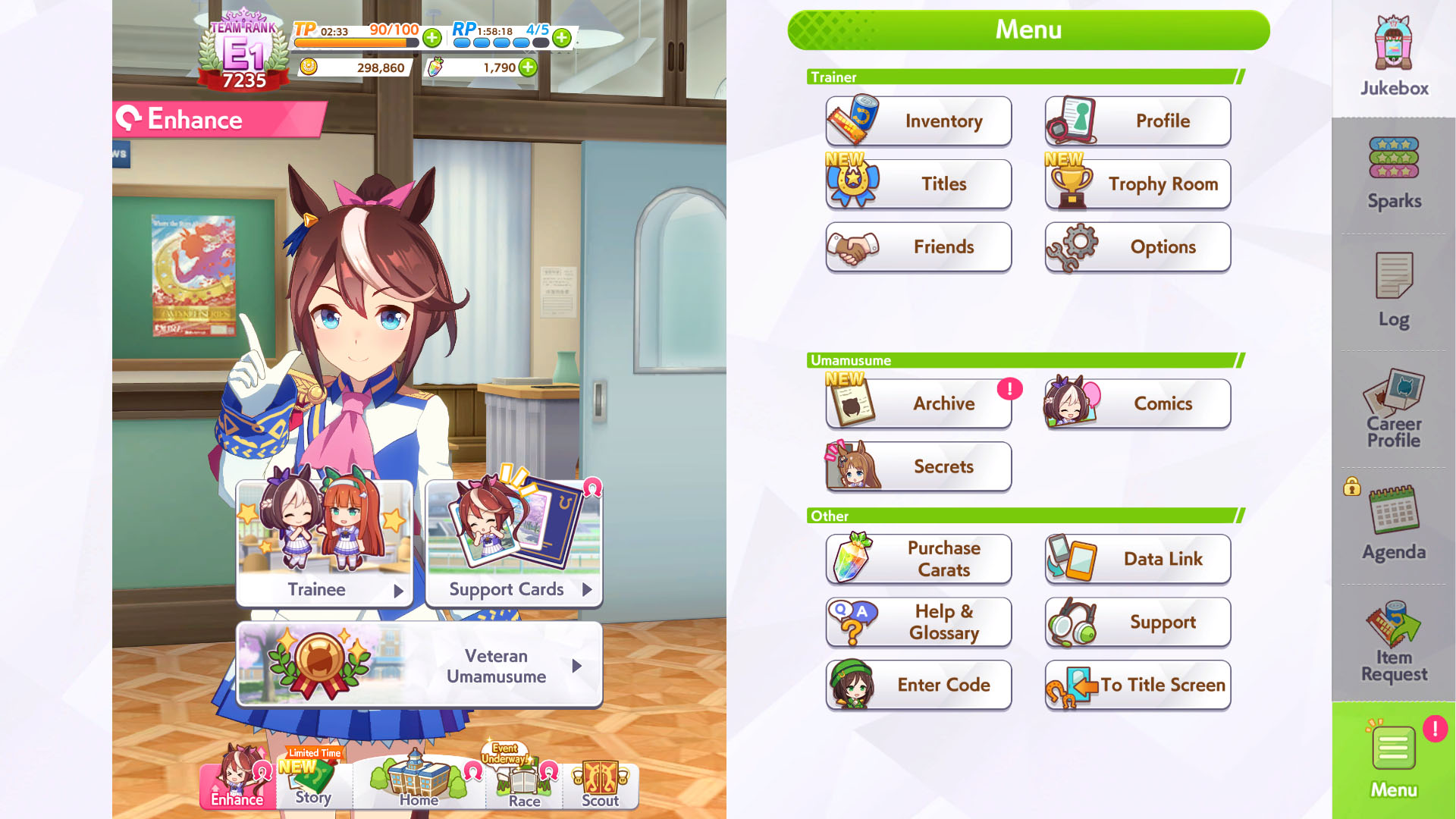Return To Title Screen
1456x819 pixels.
point(1137,685)
